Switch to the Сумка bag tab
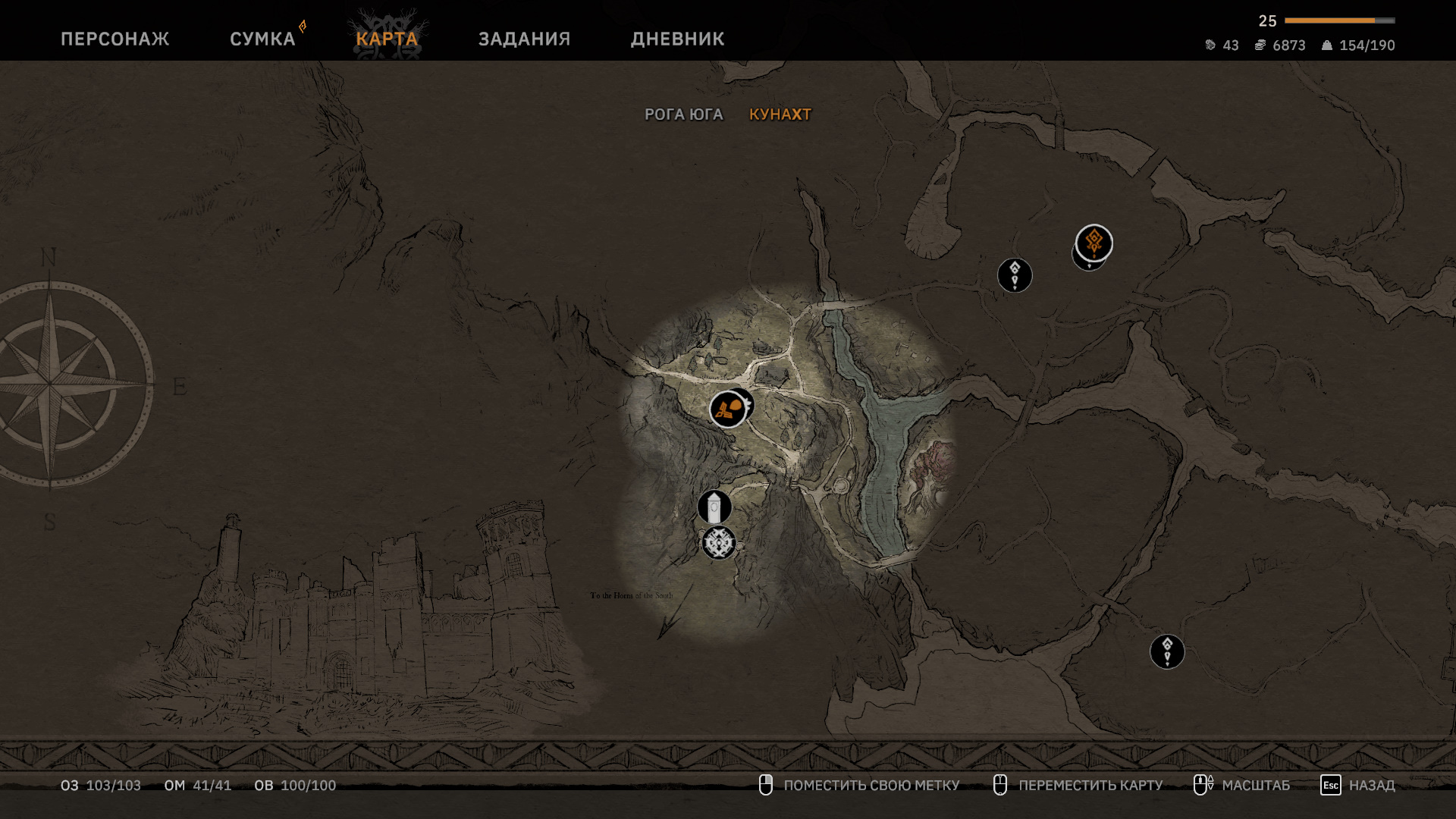Image resolution: width=1456 pixels, height=819 pixels. [x=262, y=39]
